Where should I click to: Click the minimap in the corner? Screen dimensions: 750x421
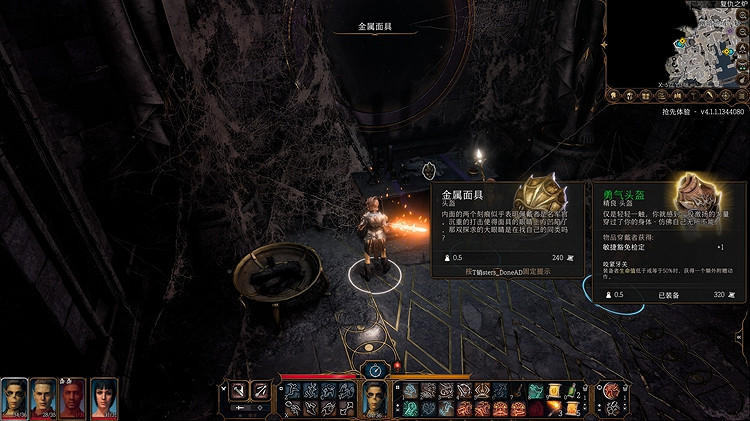690,45
